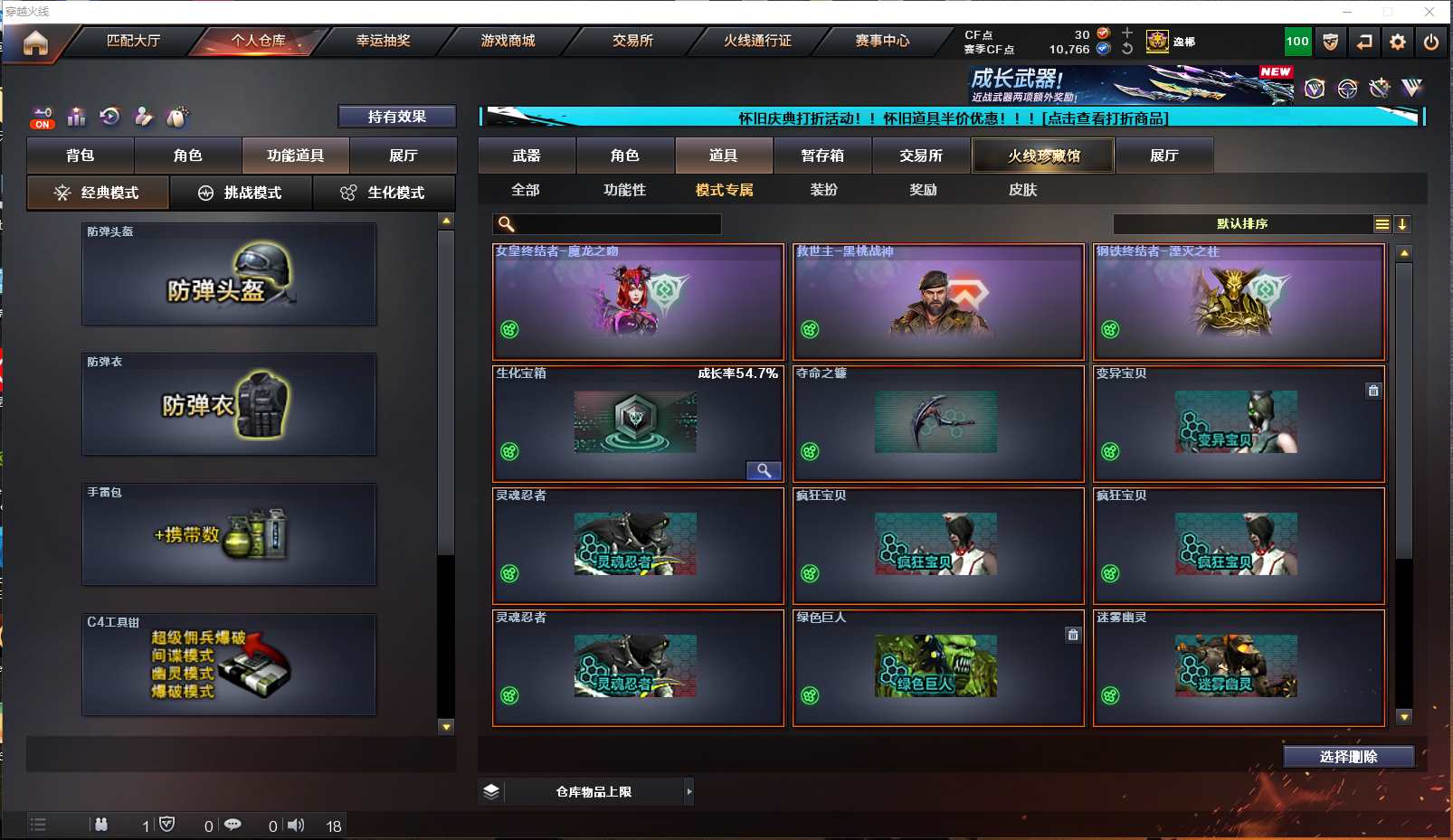The height and width of the screenshot is (840, 1453).
Task: Open the 游戏商城 game shop
Action: coord(508,41)
